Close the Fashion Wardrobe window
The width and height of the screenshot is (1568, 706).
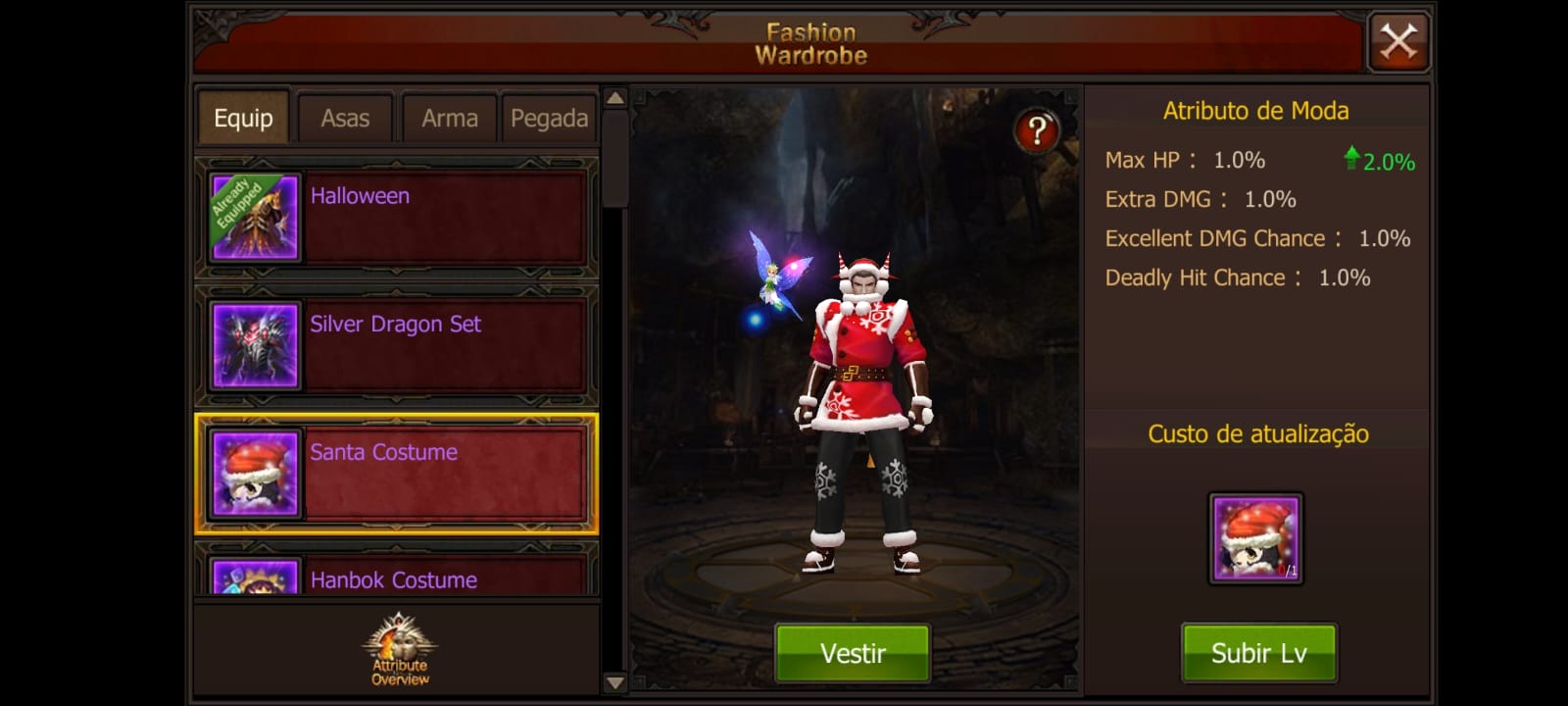(x=1398, y=41)
